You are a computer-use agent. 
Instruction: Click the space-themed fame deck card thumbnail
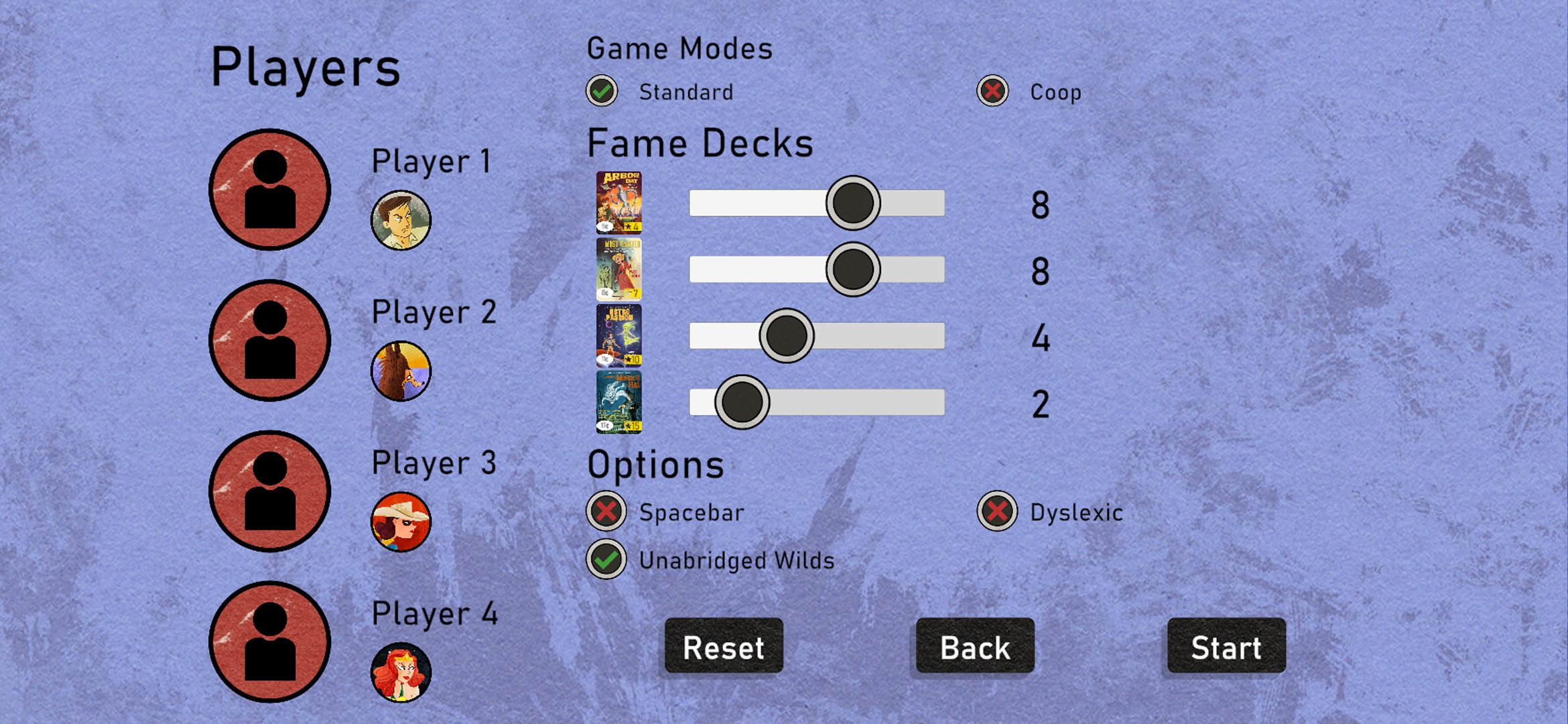(618, 336)
